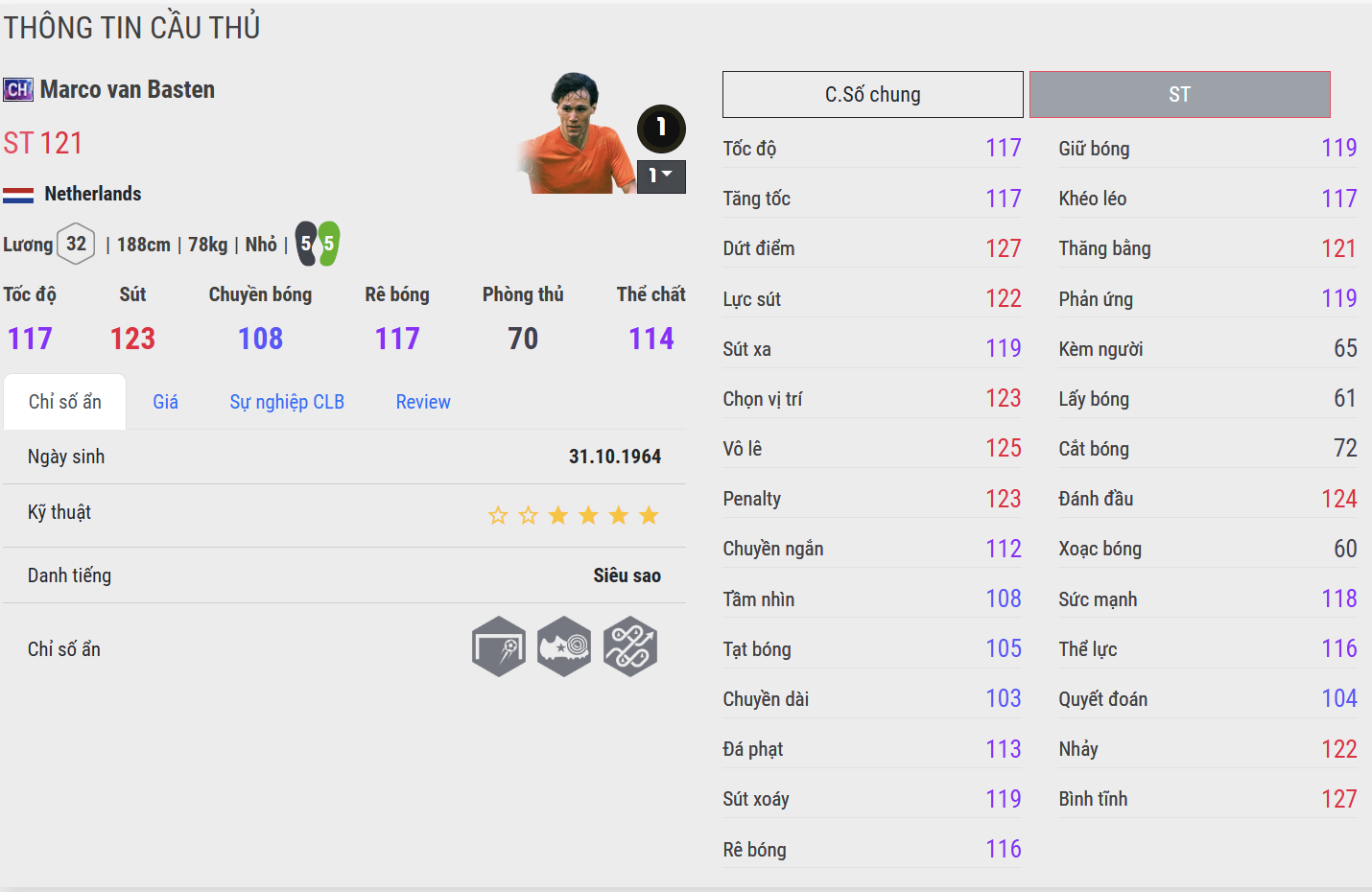Open the Chỉ số ẩn tab
Image resolution: width=1372 pixels, height=892 pixels.
[65, 402]
